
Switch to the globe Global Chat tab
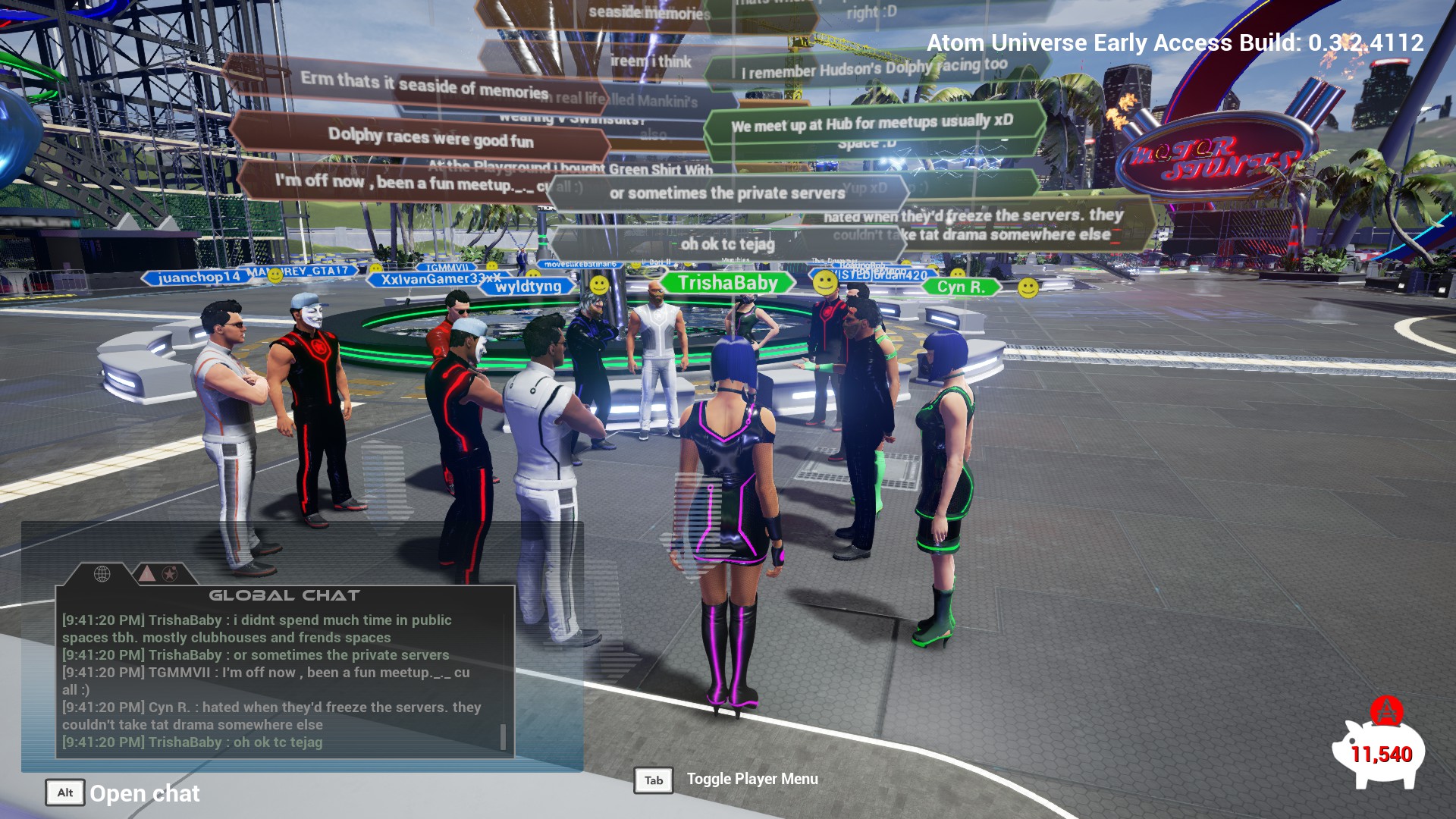click(102, 574)
